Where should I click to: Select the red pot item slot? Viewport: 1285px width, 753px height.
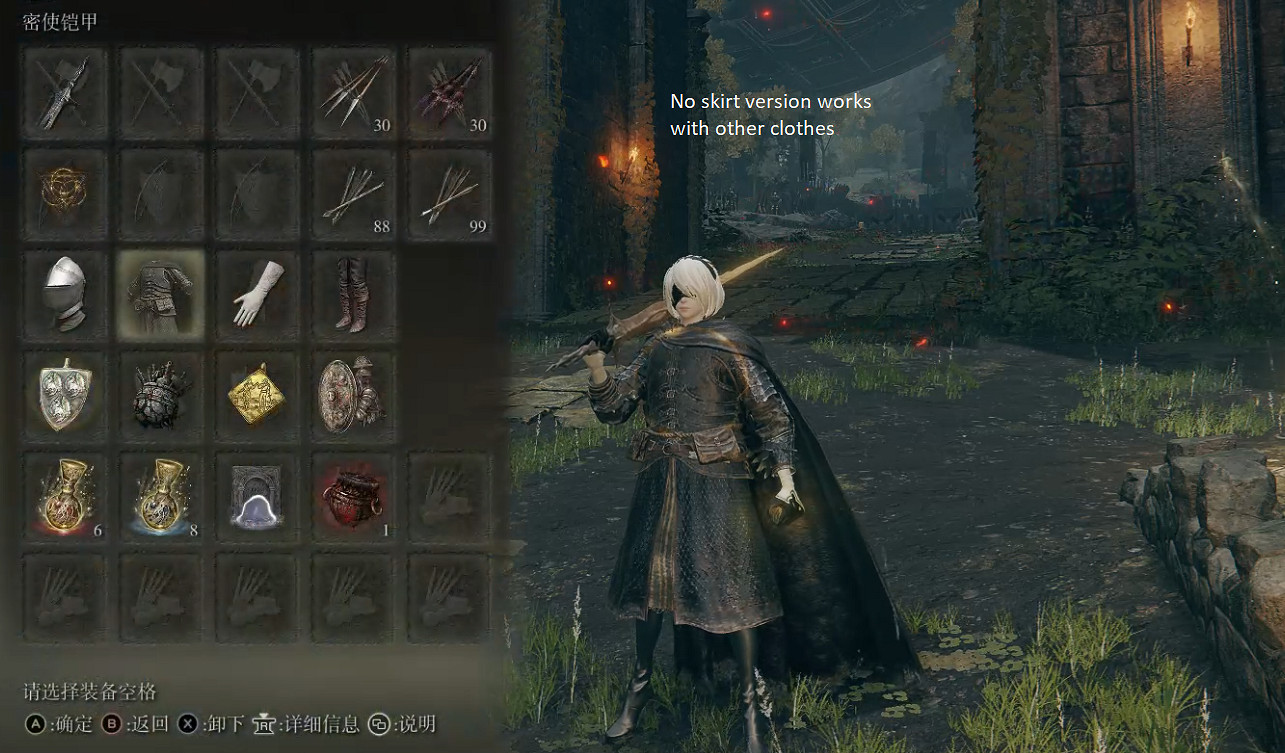pyautogui.click(x=353, y=495)
